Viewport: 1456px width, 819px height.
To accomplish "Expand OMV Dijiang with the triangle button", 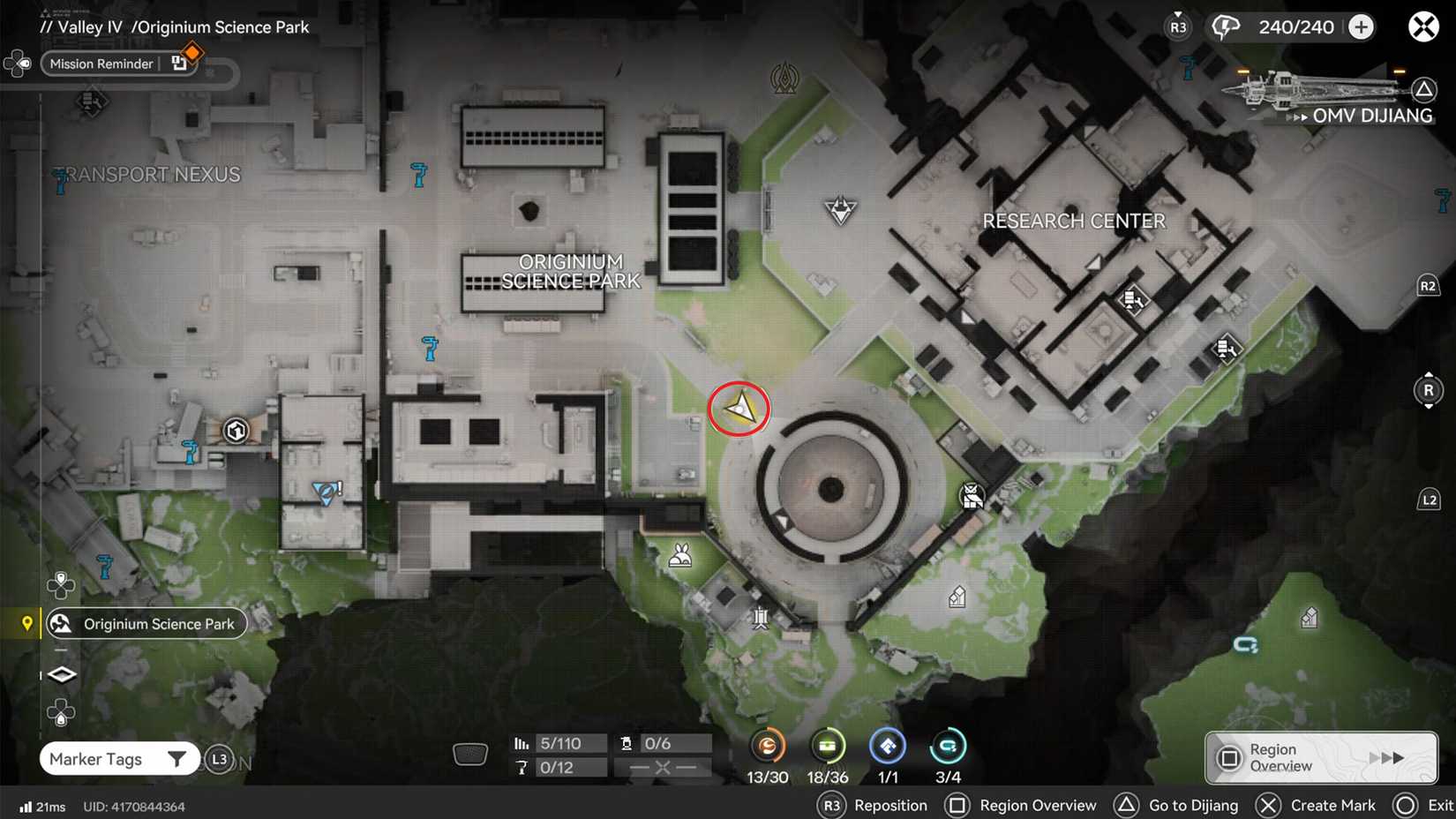I will (x=1426, y=88).
